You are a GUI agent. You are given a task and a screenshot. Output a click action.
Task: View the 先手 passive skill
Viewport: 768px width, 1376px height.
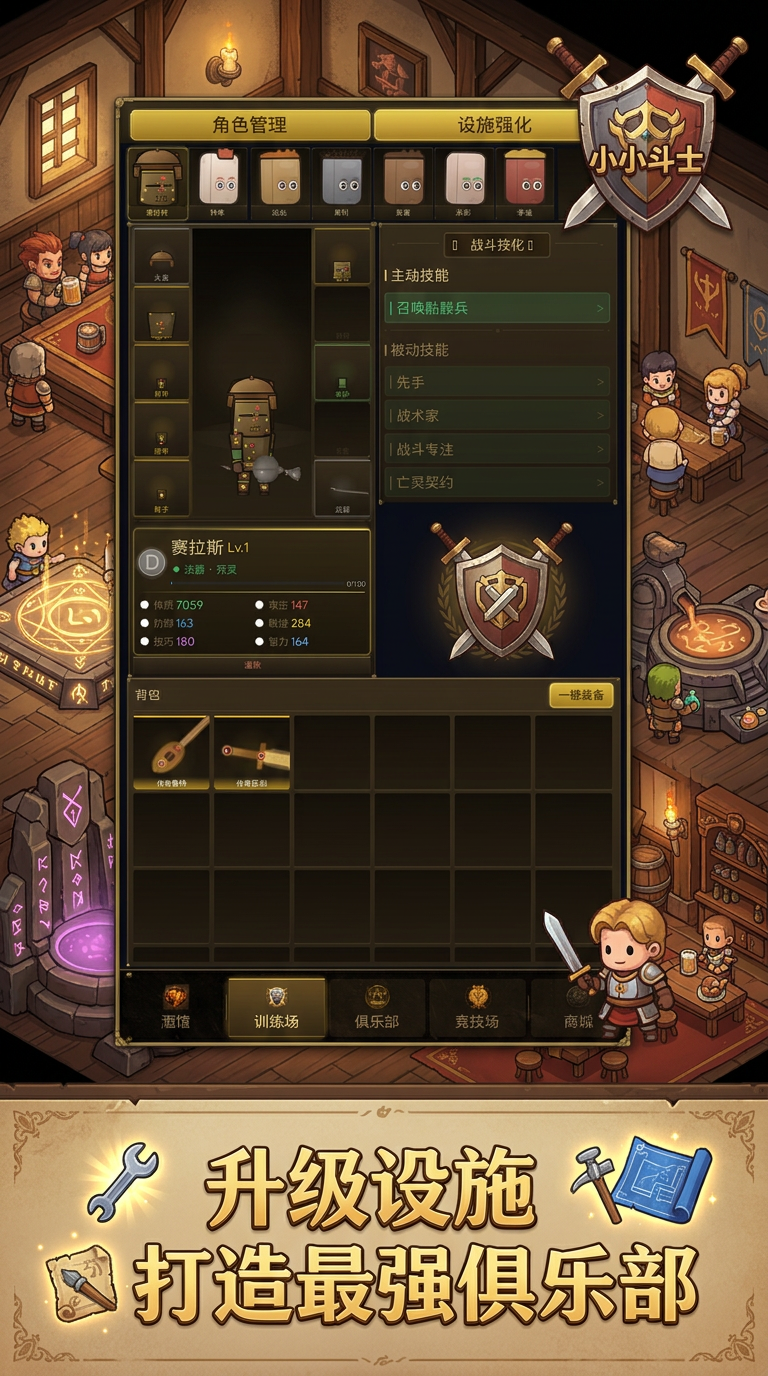tap(497, 382)
